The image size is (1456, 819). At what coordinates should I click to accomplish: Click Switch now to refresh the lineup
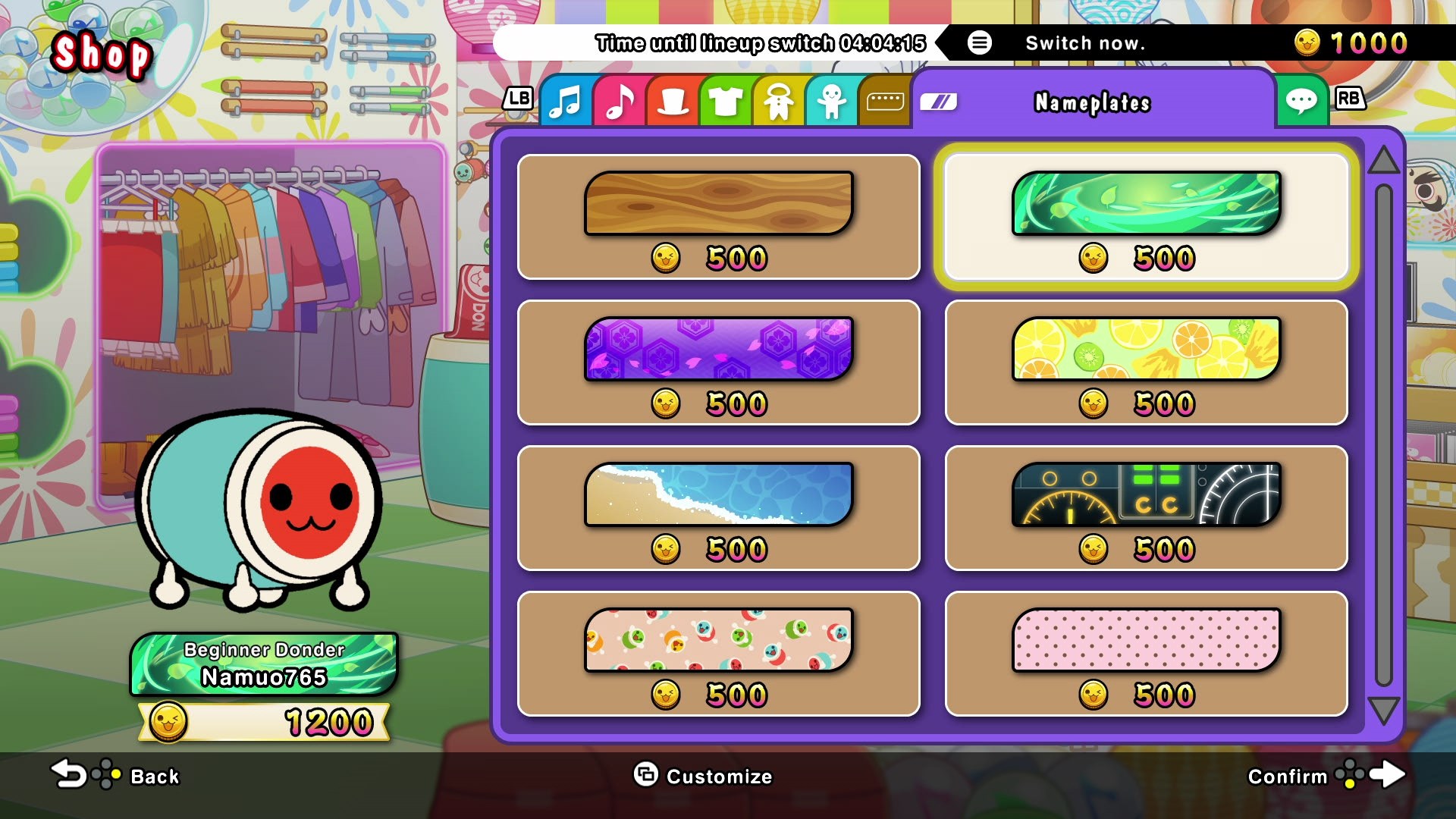pos(1084,43)
